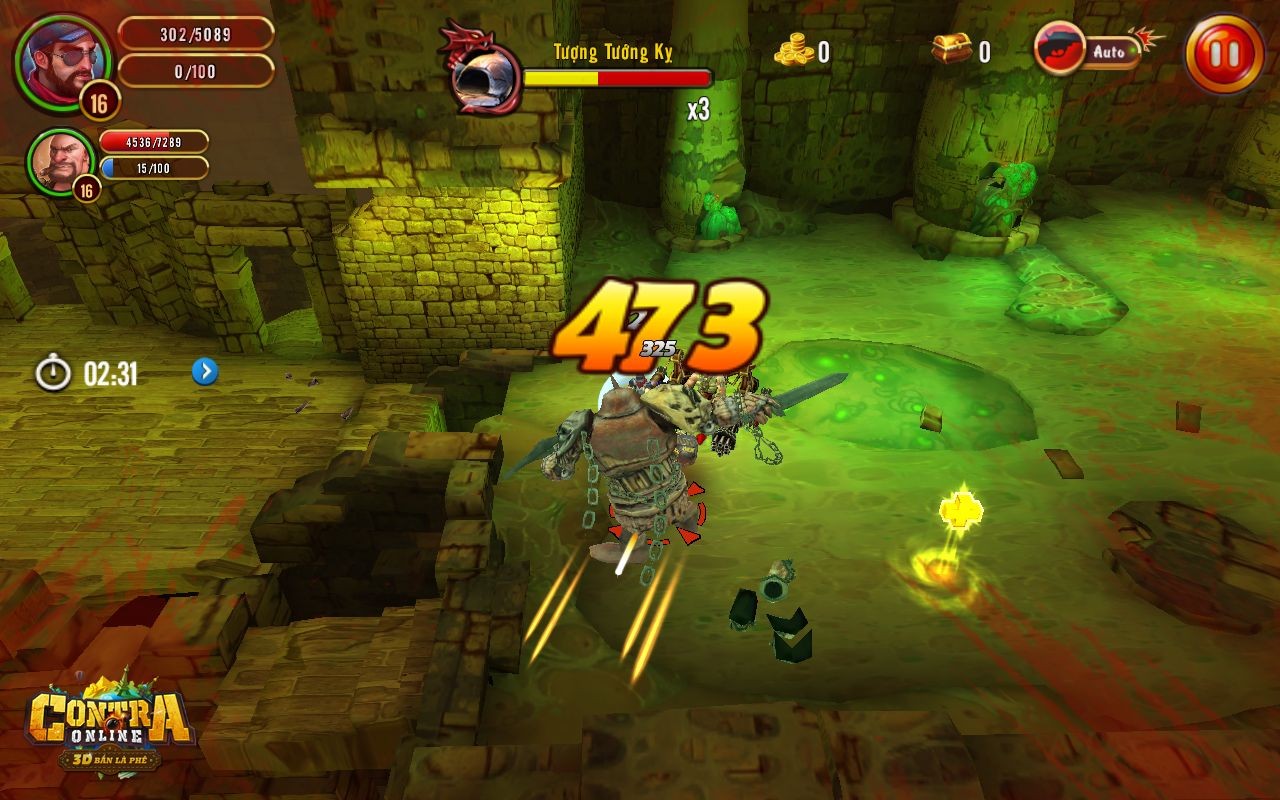Pause the game with the red button
Image resolution: width=1280 pixels, height=800 pixels.
[1224, 53]
